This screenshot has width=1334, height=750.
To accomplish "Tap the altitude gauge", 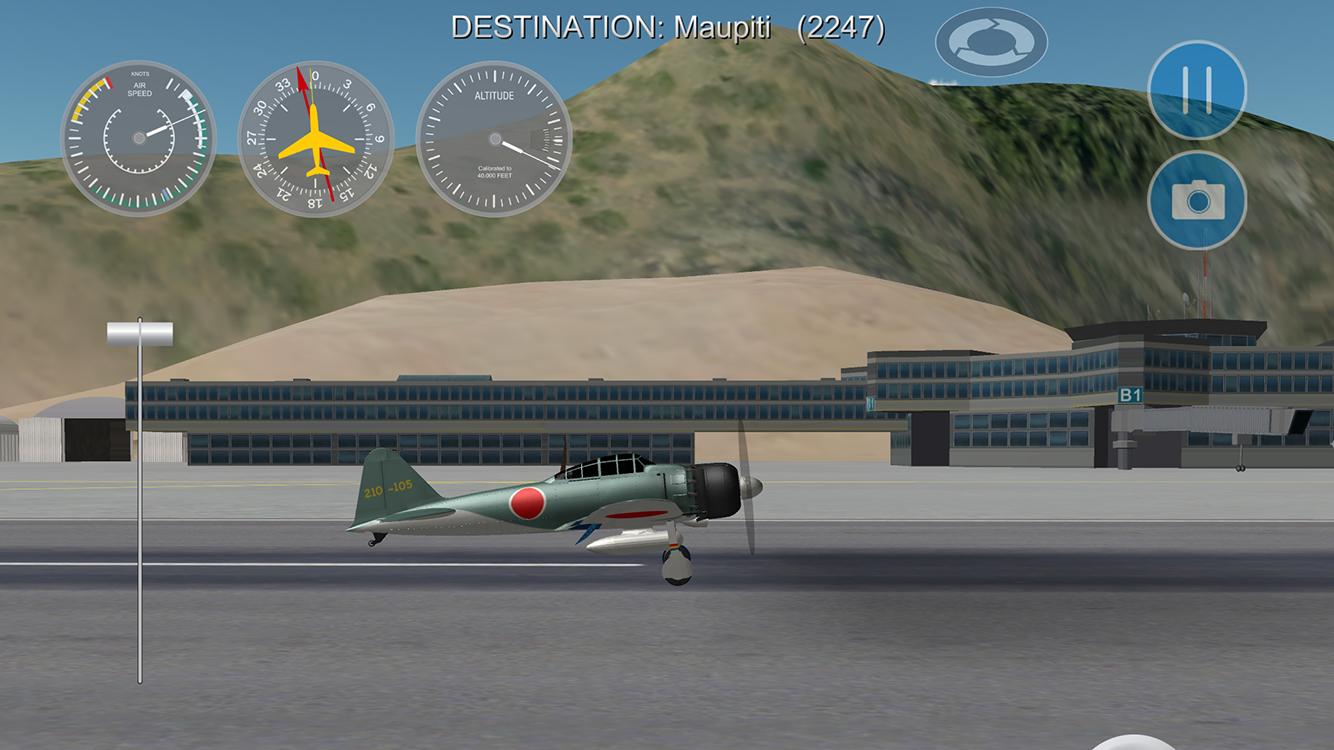I will click(497, 138).
